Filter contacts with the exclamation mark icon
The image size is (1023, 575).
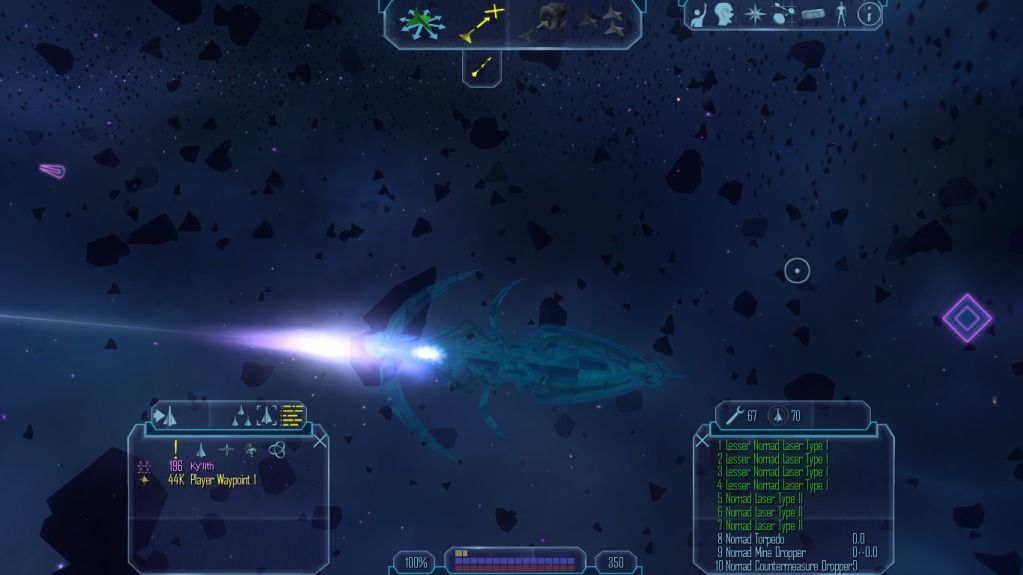[176, 450]
